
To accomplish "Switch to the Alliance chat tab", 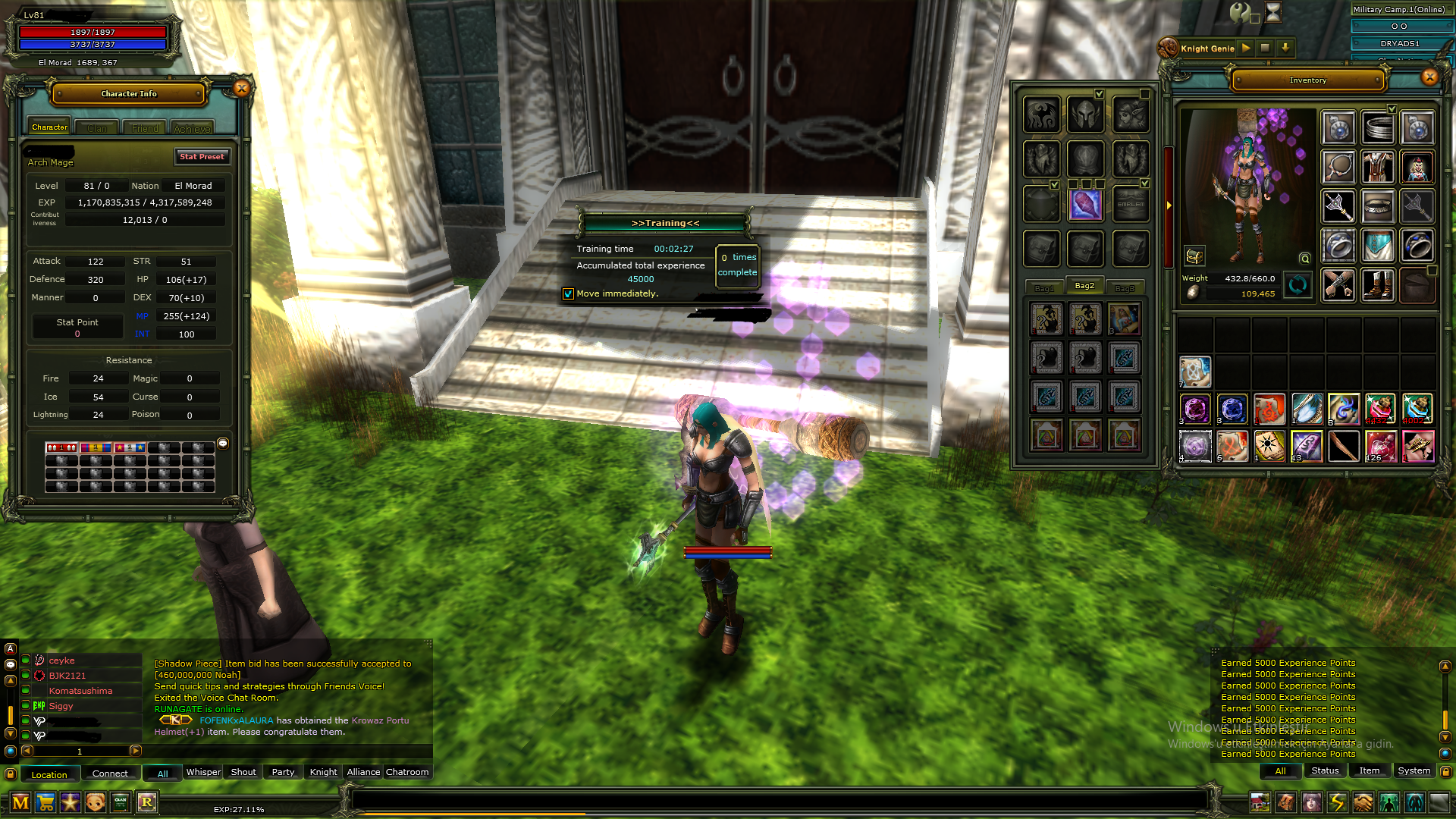I will coord(363,772).
